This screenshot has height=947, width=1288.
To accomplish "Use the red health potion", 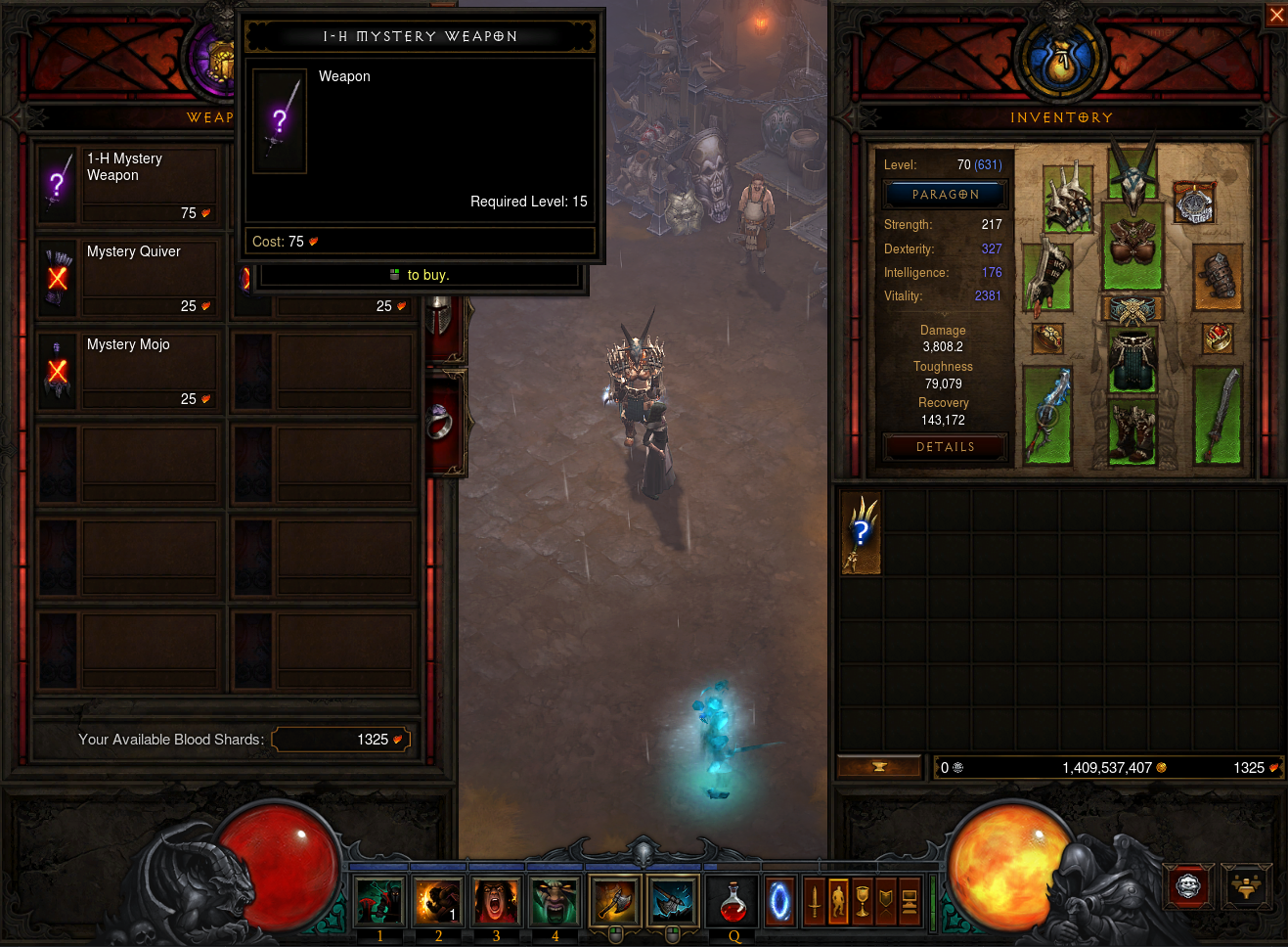I will pyautogui.click(x=733, y=900).
